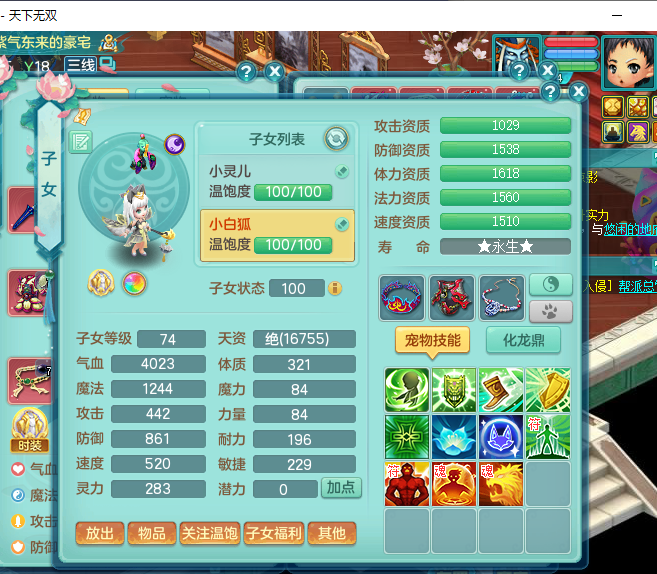Open the rainbow color wheel icon

134,285
